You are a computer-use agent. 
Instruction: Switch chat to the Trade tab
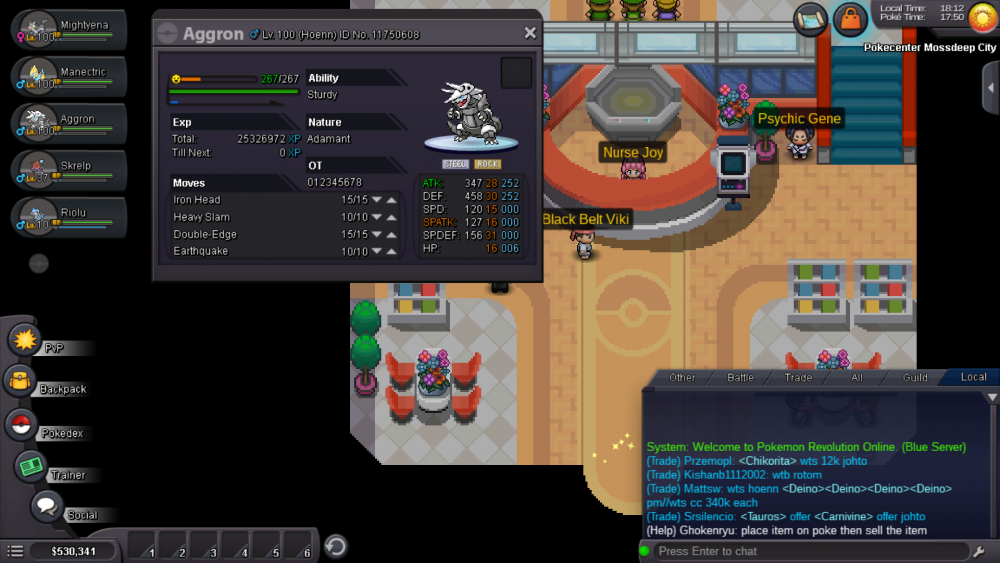pyautogui.click(x=798, y=377)
